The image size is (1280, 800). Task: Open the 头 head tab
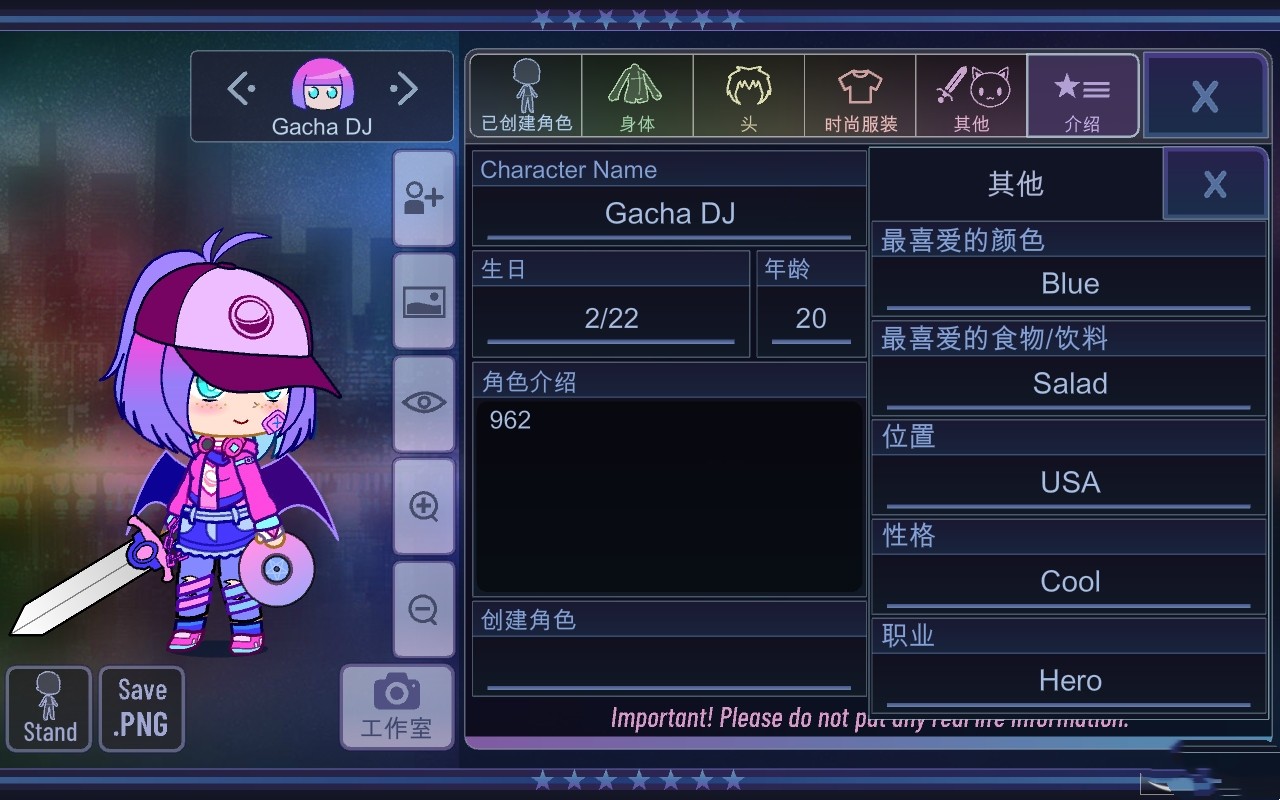748,96
